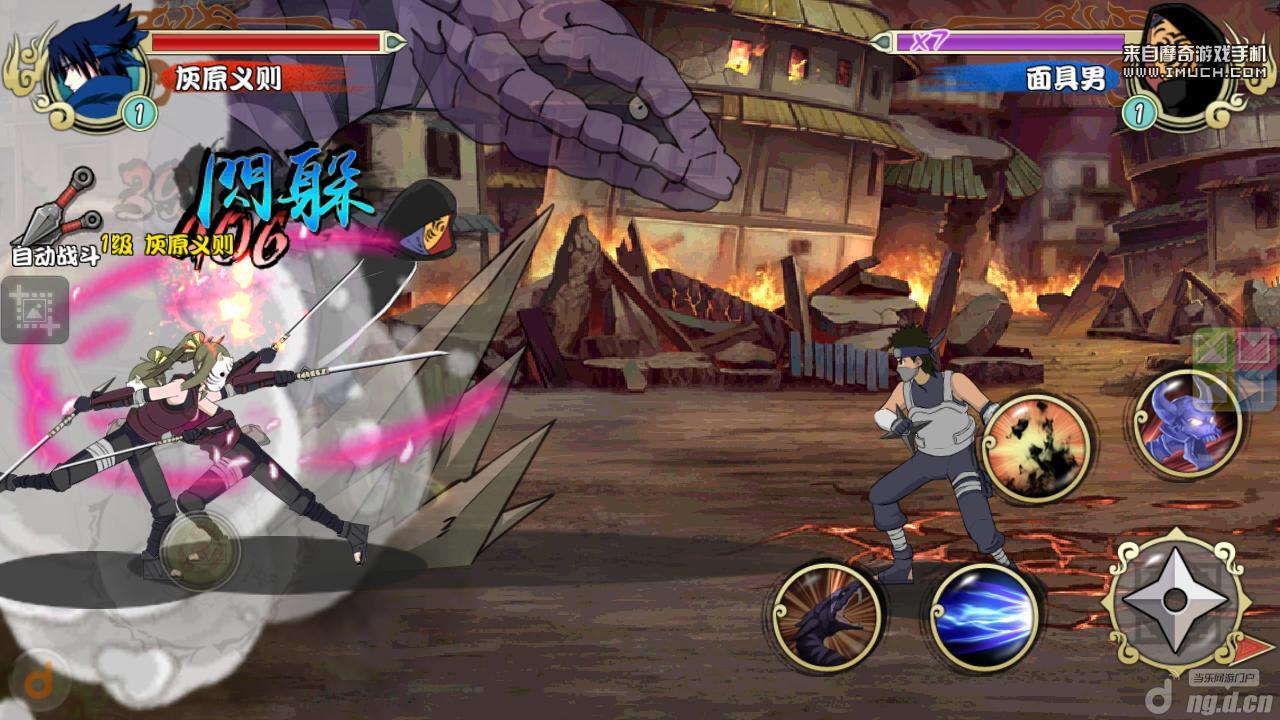Cast the dark serpent summon skill
1280x720 pixels.
[828, 615]
